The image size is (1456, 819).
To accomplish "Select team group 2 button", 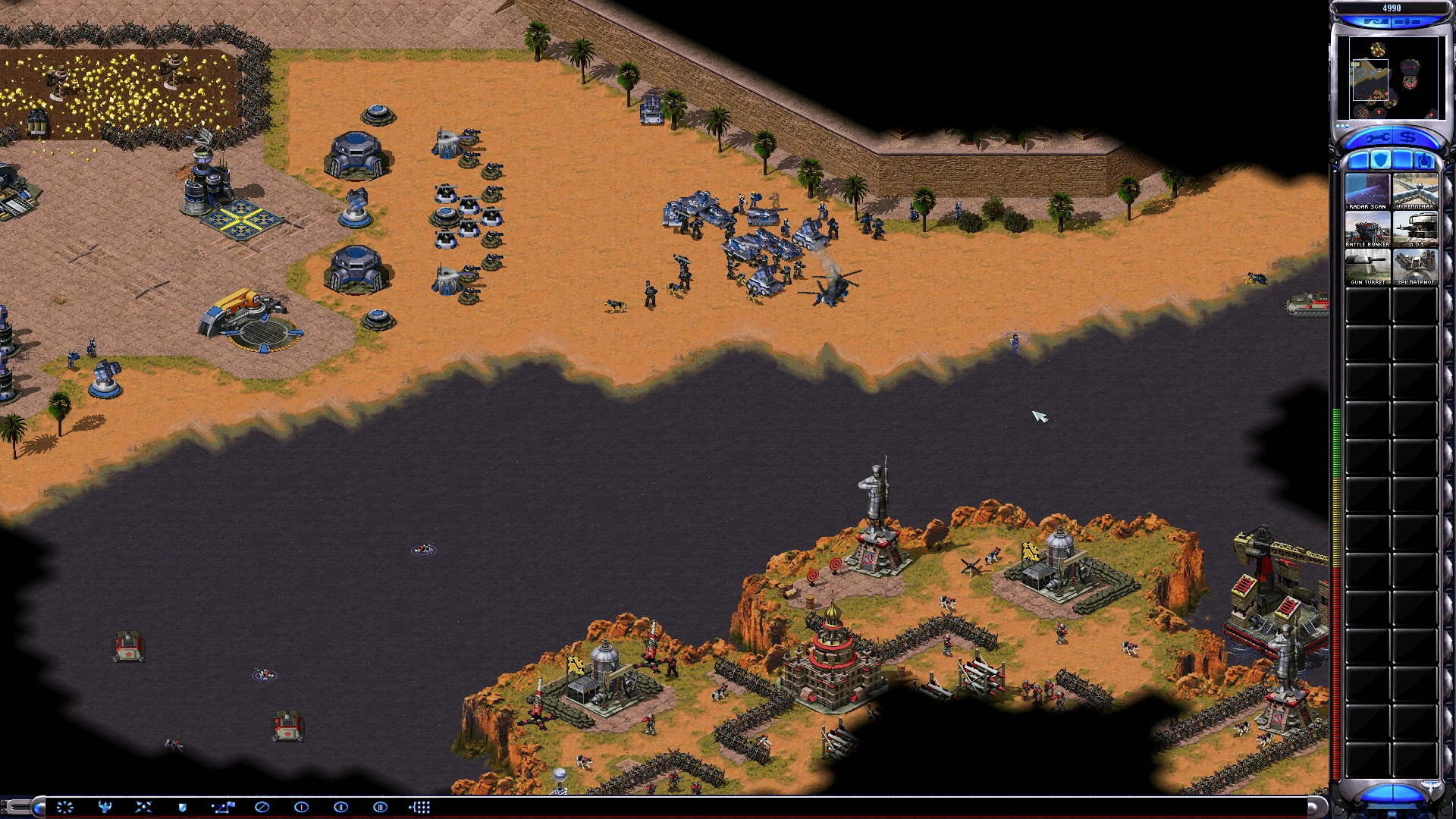I will [341, 808].
